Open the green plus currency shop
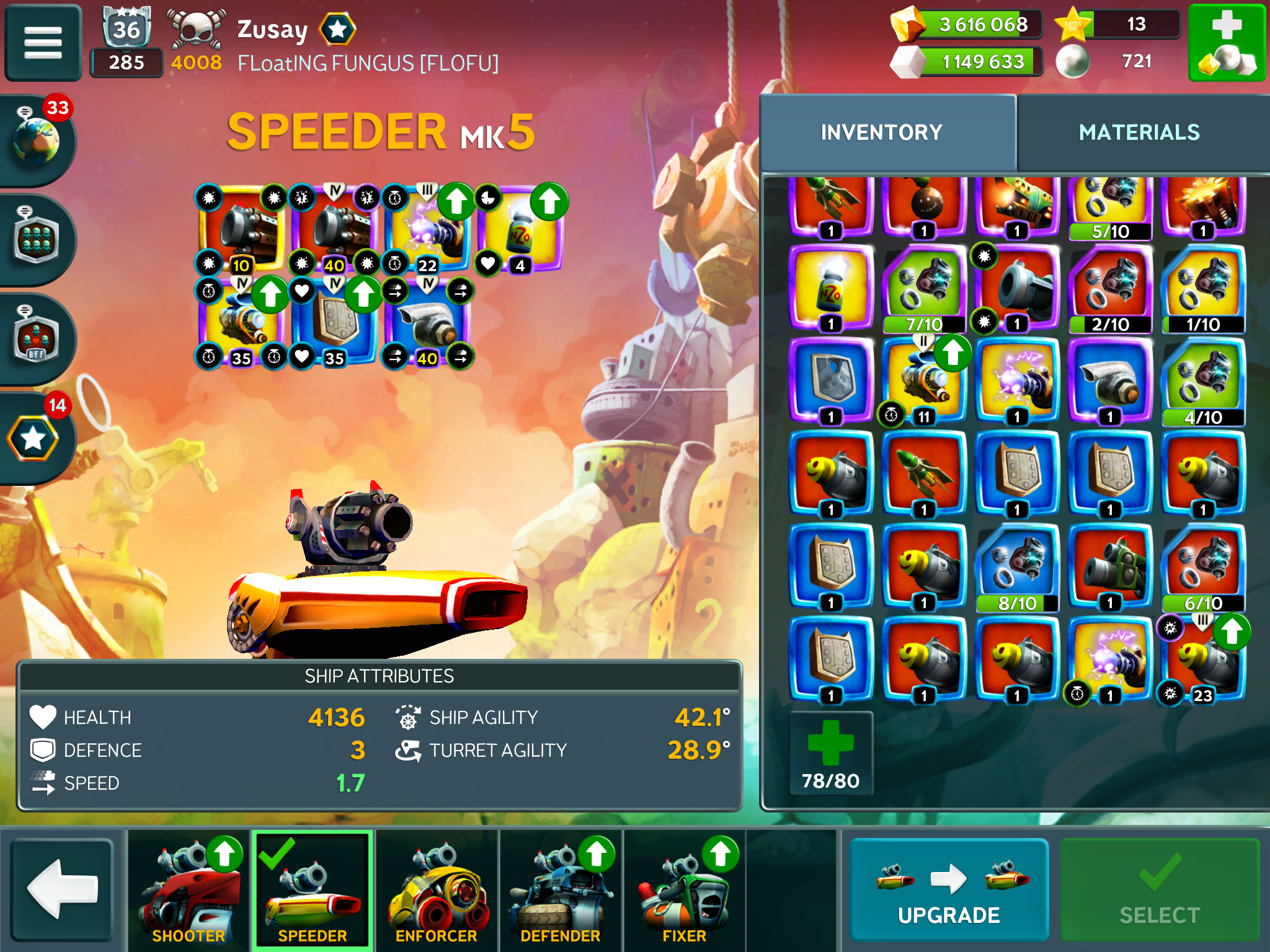 (x=1226, y=42)
